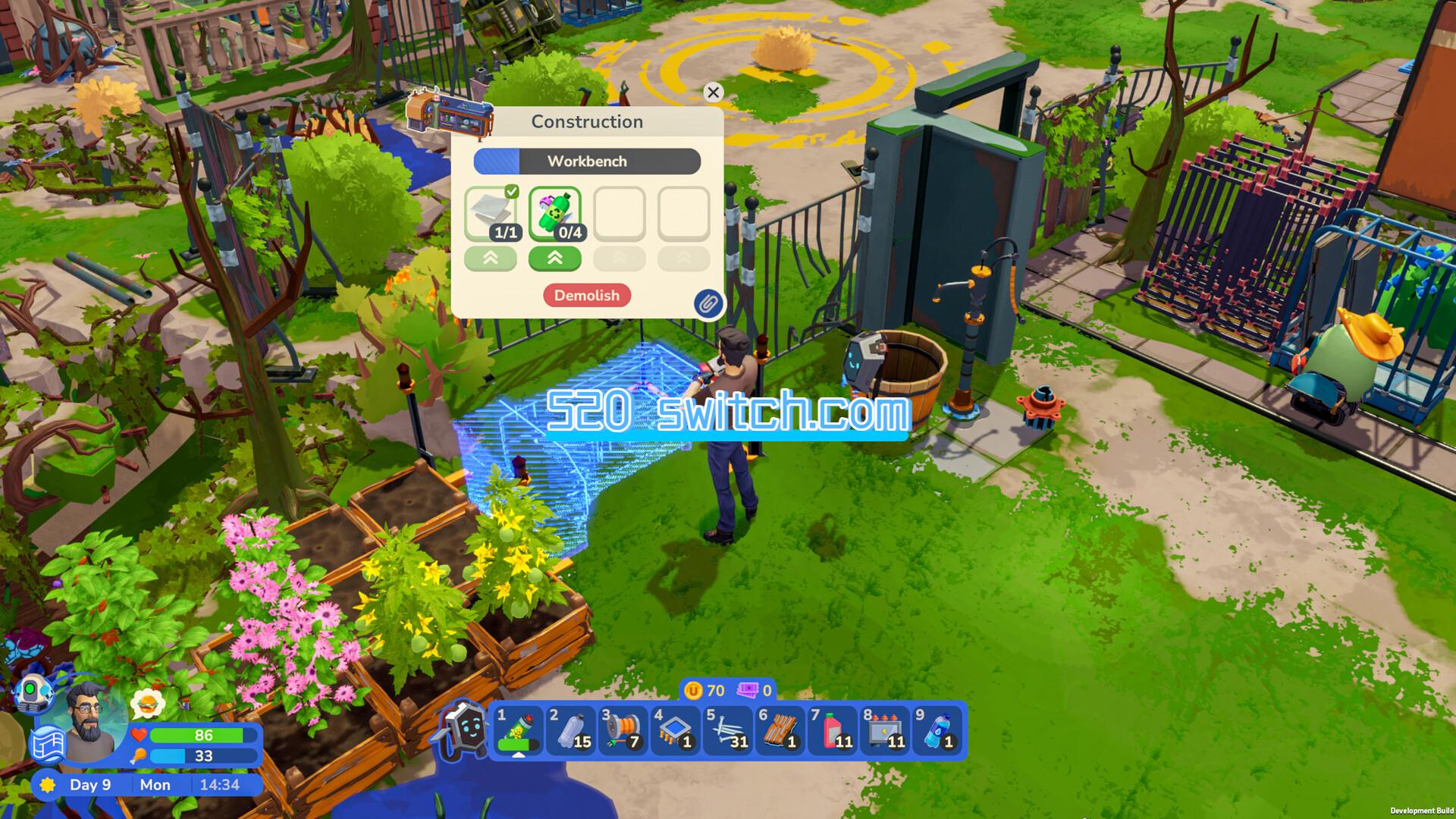Pick the grey electrical box in slot 8
The height and width of the screenshot is (819, 1456).
[x=885, y=731]
